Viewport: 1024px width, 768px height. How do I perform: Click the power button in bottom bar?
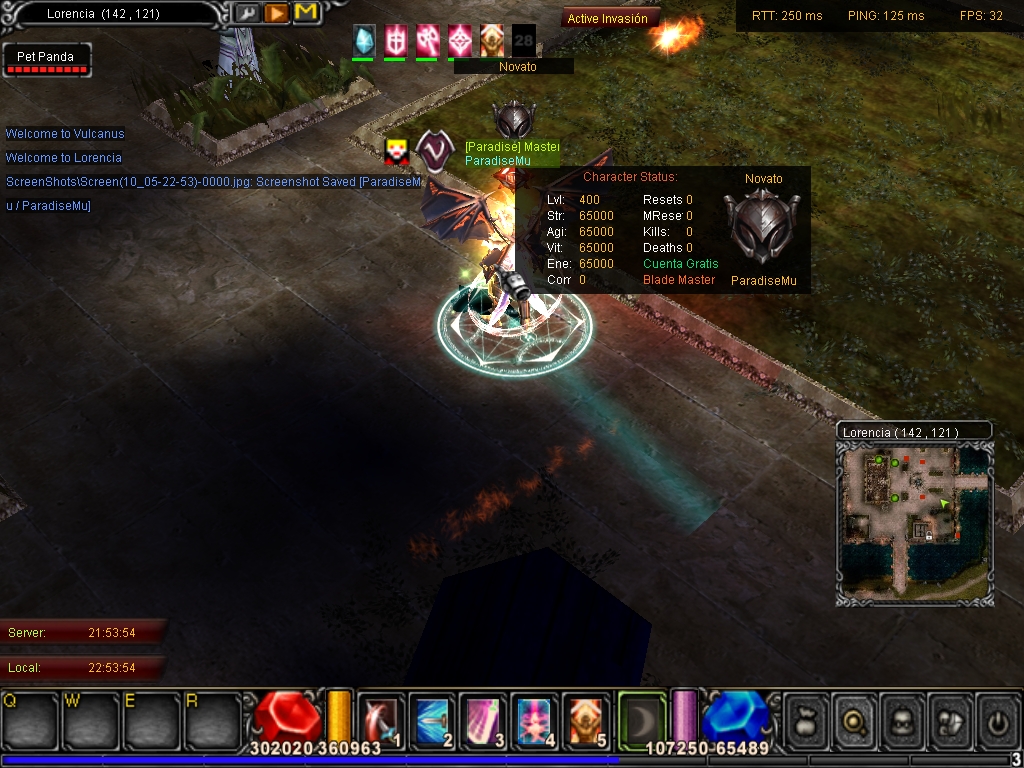[998, 720]
